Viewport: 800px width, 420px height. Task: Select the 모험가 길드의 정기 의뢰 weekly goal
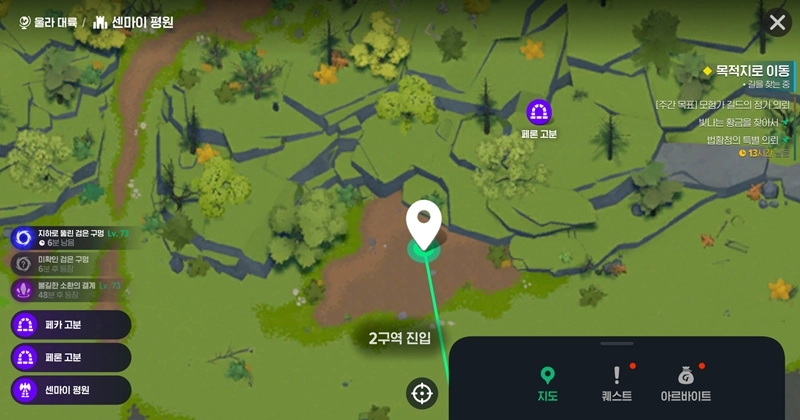click(x=722, y=104)
